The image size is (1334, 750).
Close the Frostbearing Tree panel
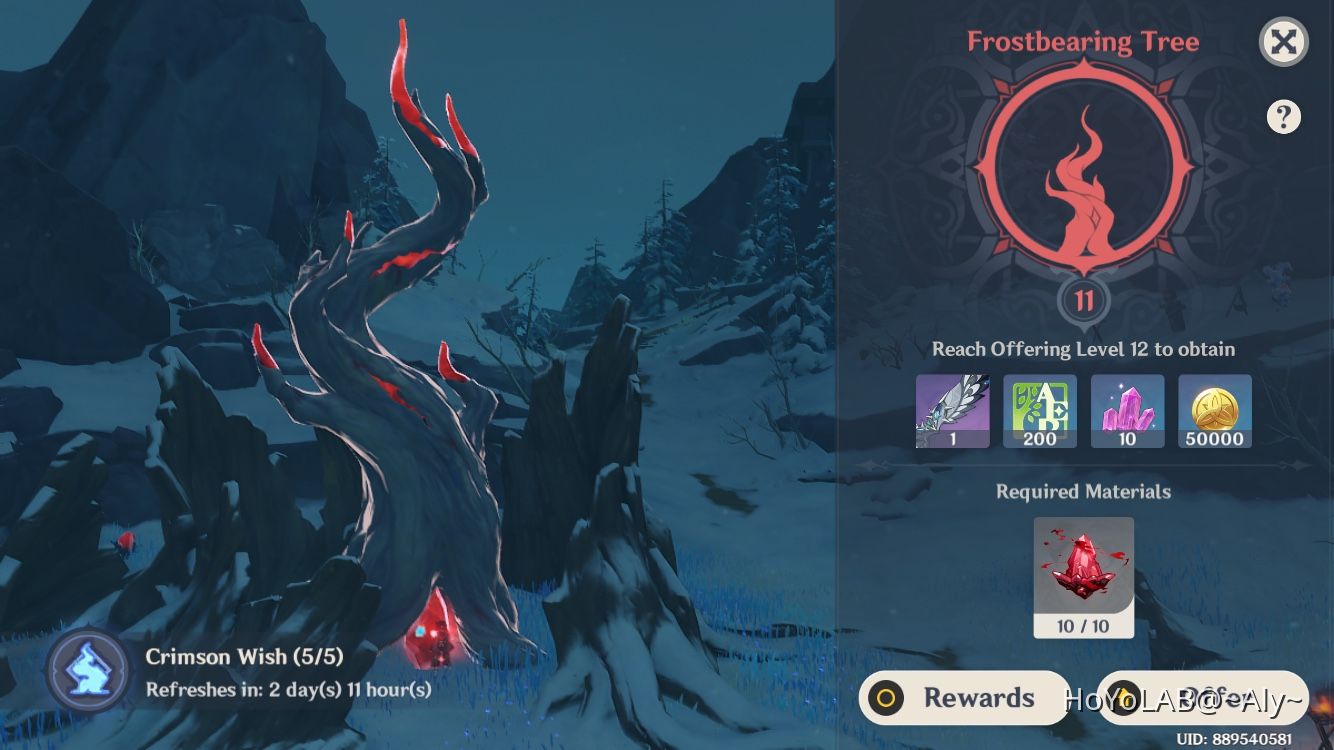click(x=1283, y=41)
